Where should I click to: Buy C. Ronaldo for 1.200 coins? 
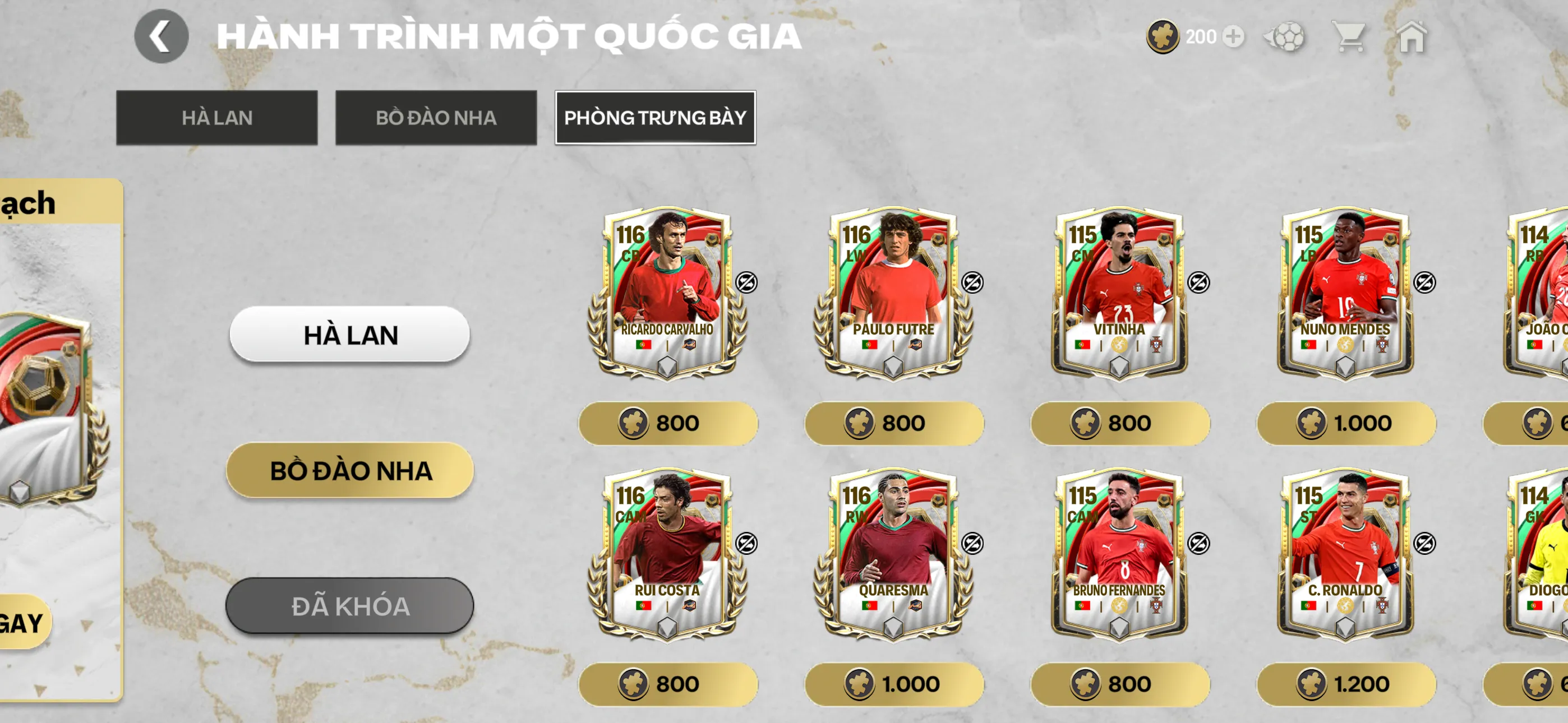click(1346, 684)
